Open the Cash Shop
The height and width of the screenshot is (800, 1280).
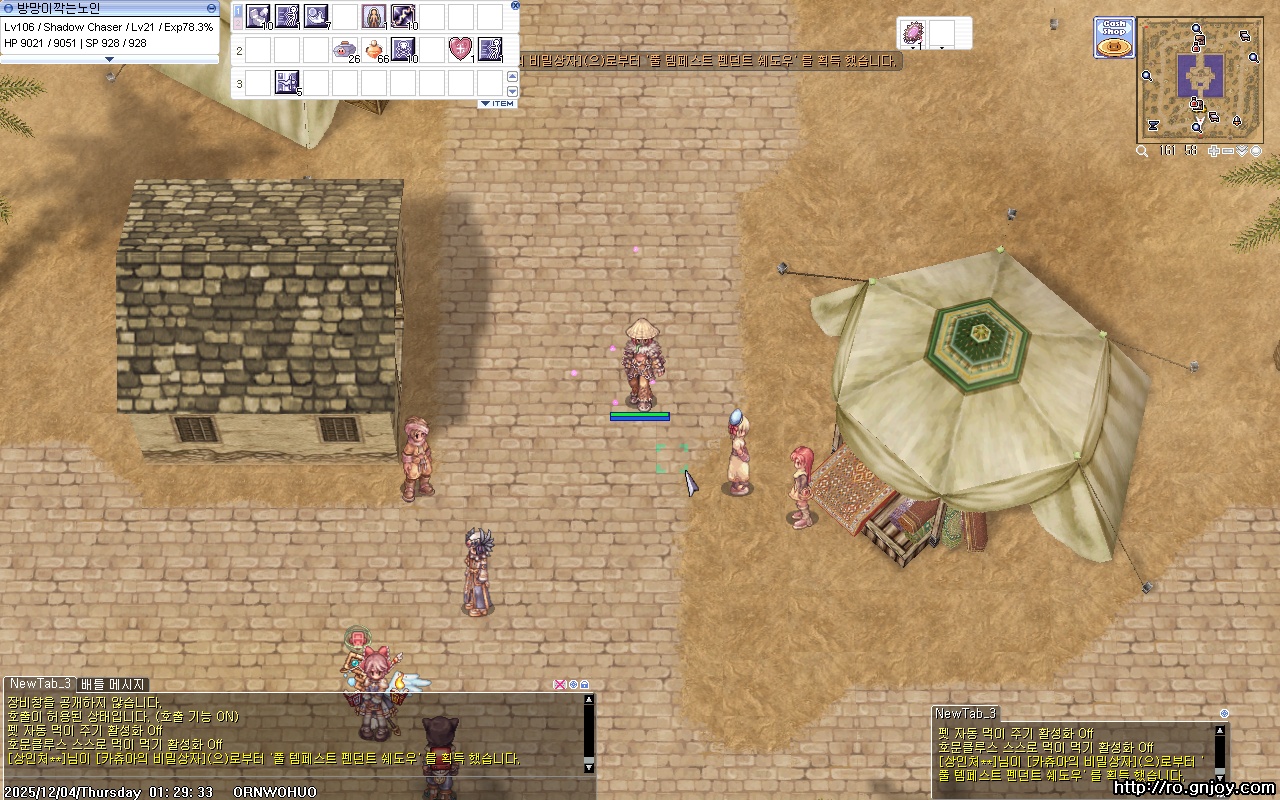click(x=1113, y=37)
